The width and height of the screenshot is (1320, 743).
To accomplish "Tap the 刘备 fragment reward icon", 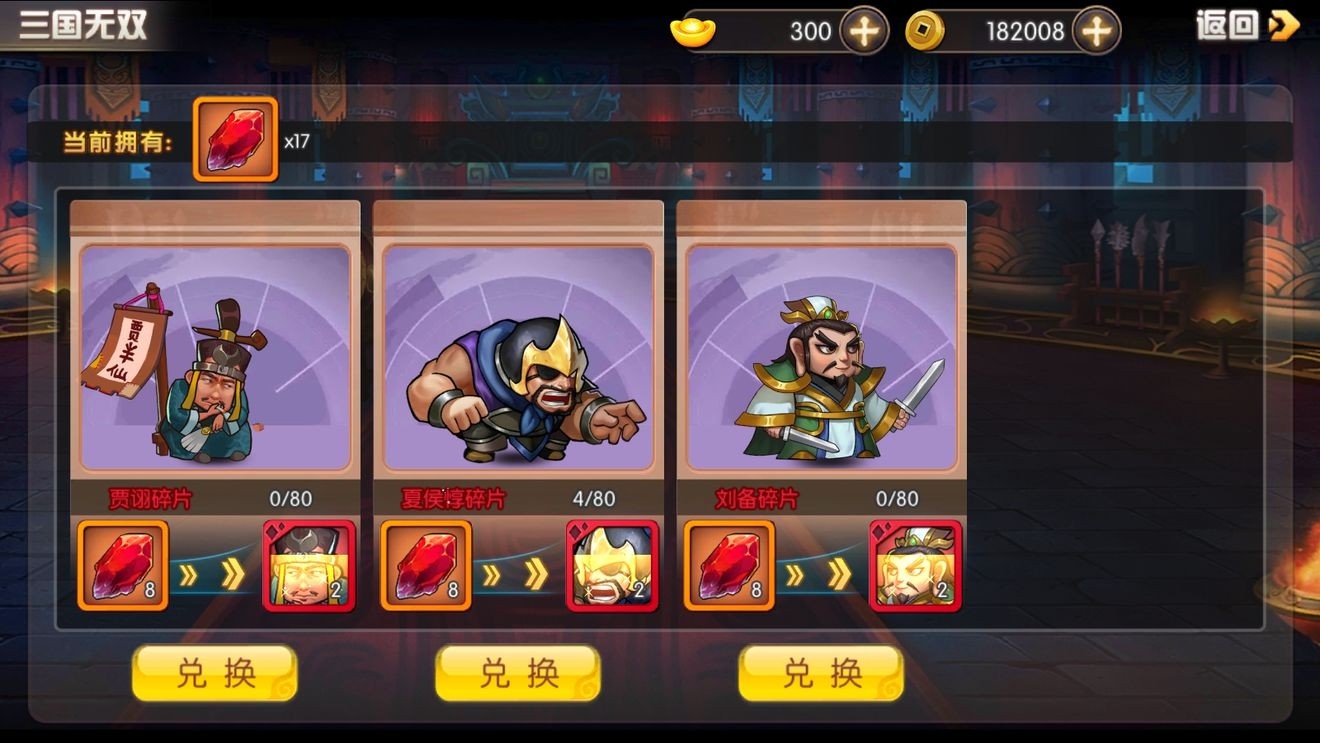I will click(x=915, y=566).
